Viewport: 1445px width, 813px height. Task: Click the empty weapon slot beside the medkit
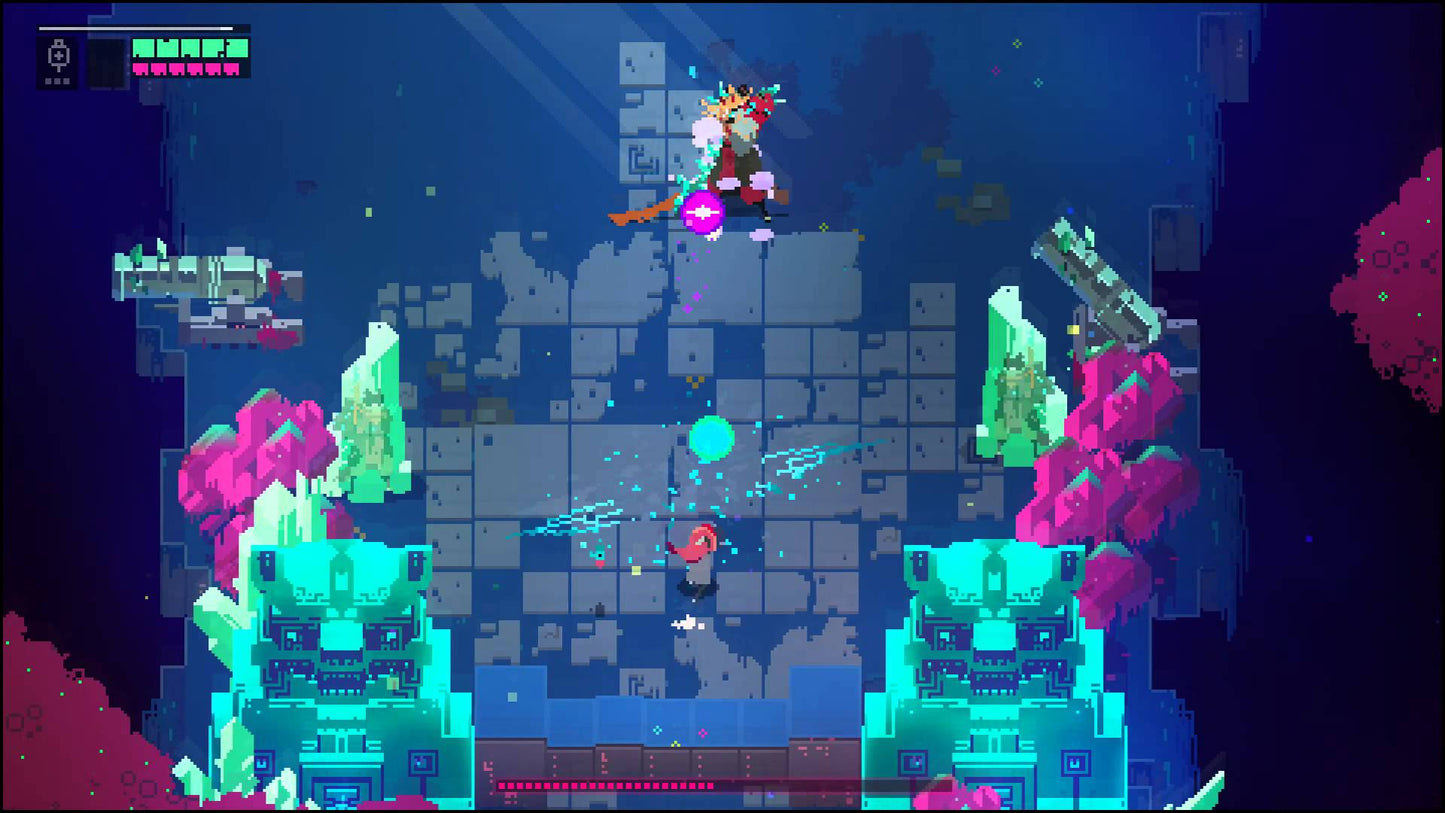click(x=105, y=62)
